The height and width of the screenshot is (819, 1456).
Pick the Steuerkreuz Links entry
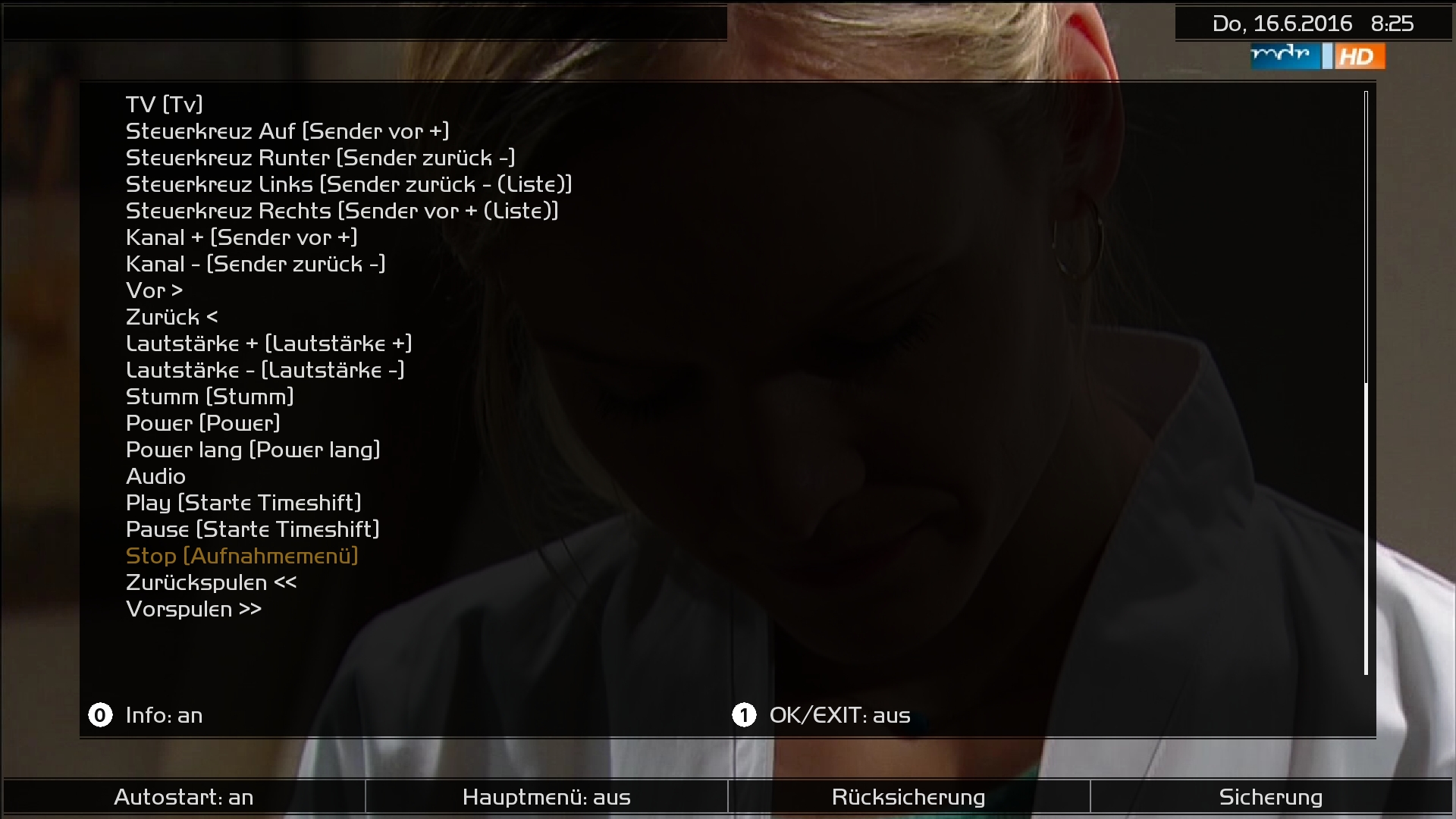(x=349, y=184)
